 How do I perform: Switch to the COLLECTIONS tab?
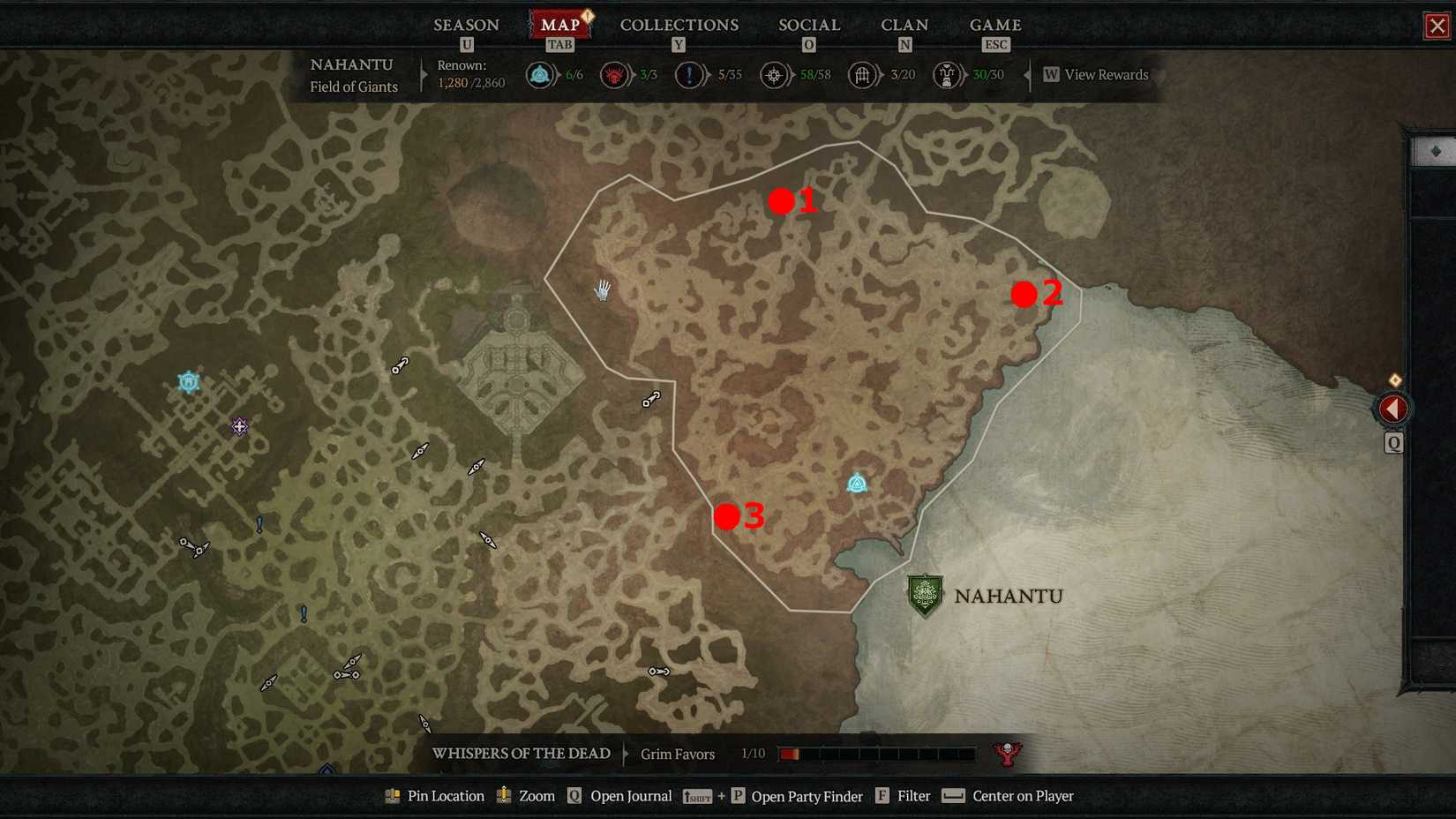click(679, 25)
